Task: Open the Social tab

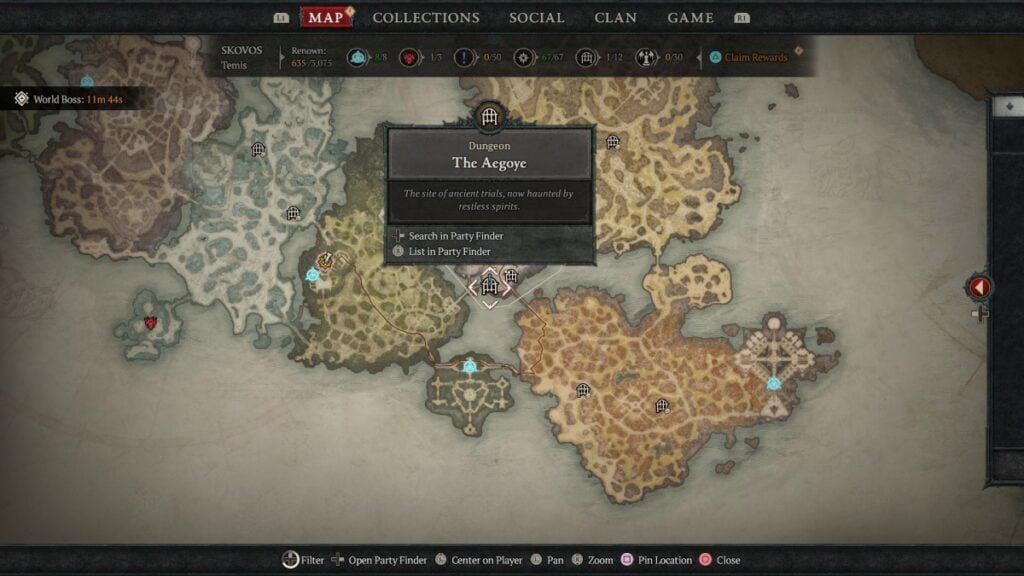Action: [x=536, y=18]
